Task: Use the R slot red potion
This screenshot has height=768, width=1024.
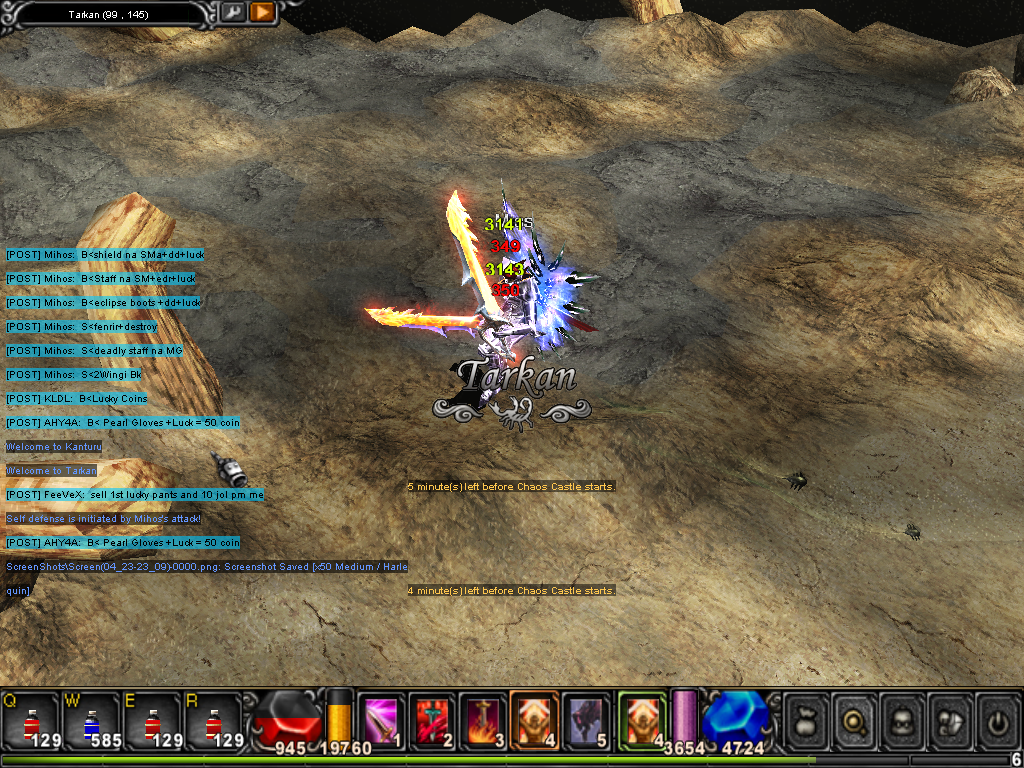Action: tap(211, 721)
